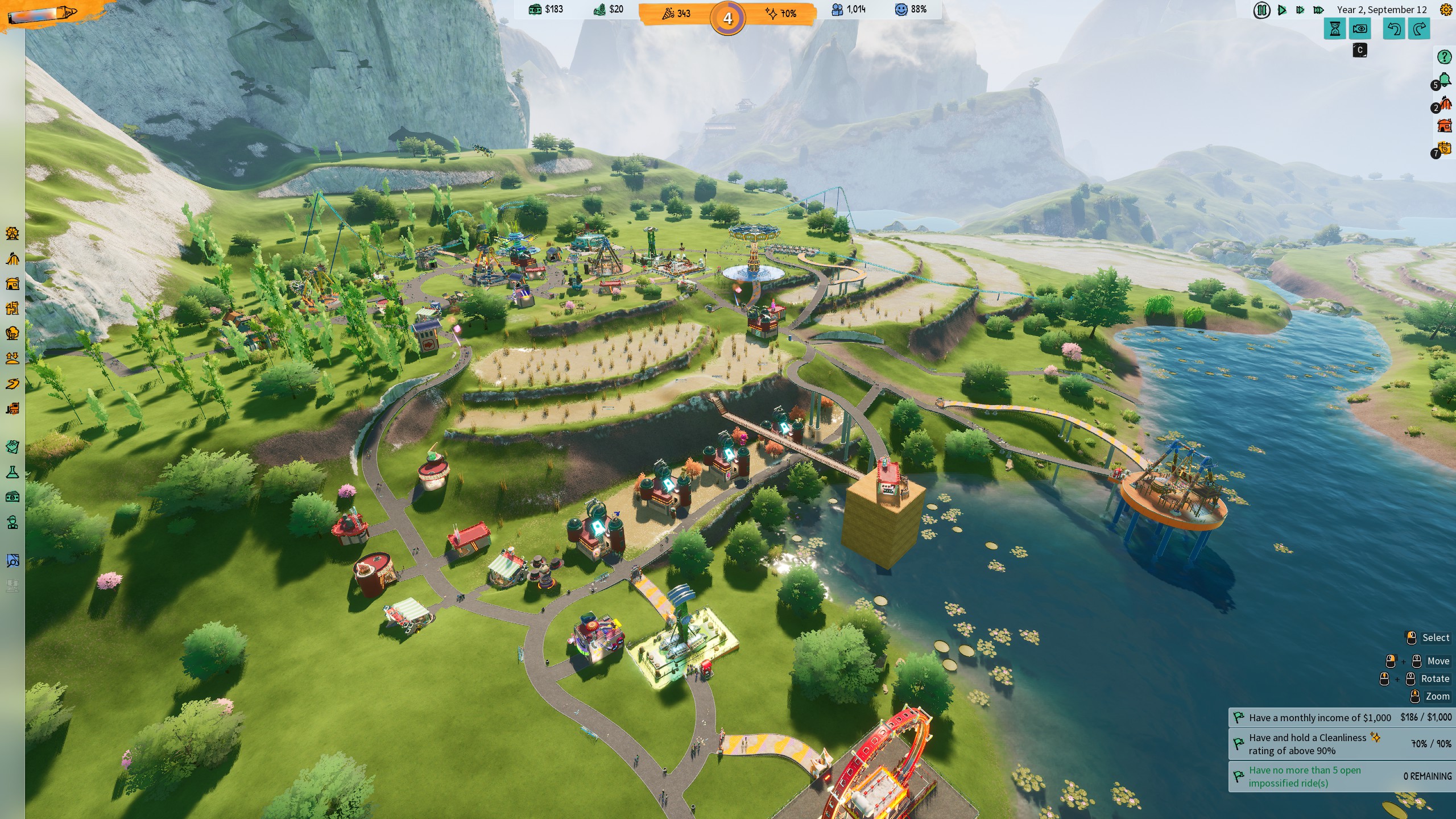Click the redo arrow button
Image resolution: width=1456 pixels, height=819 pixels.
(x=1419, y=29)
